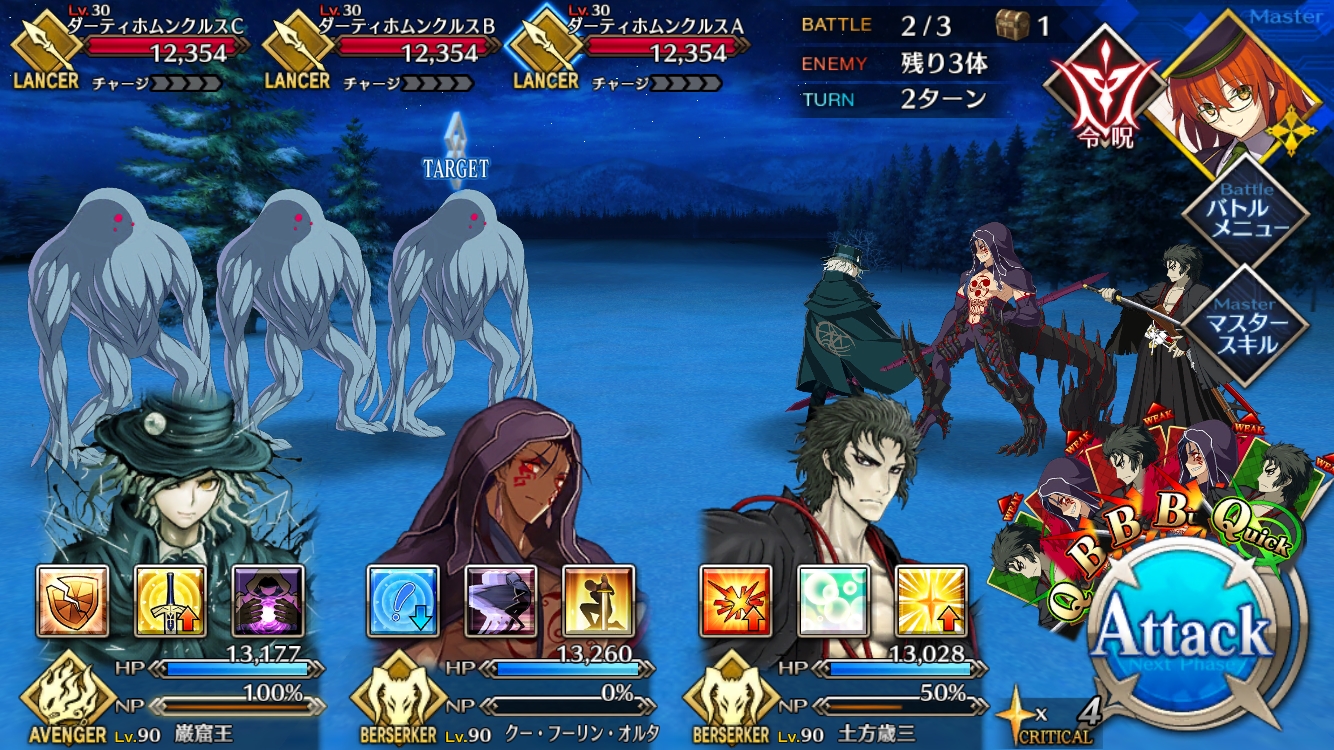Screen dimensions: 1334x750
Task: Use the golden kneeling figure skill
Action: point(598,601)
